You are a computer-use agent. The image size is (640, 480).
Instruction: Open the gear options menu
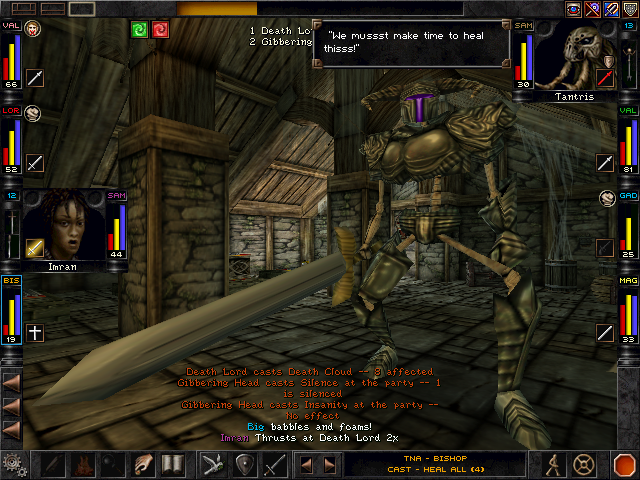click(14, 465)
